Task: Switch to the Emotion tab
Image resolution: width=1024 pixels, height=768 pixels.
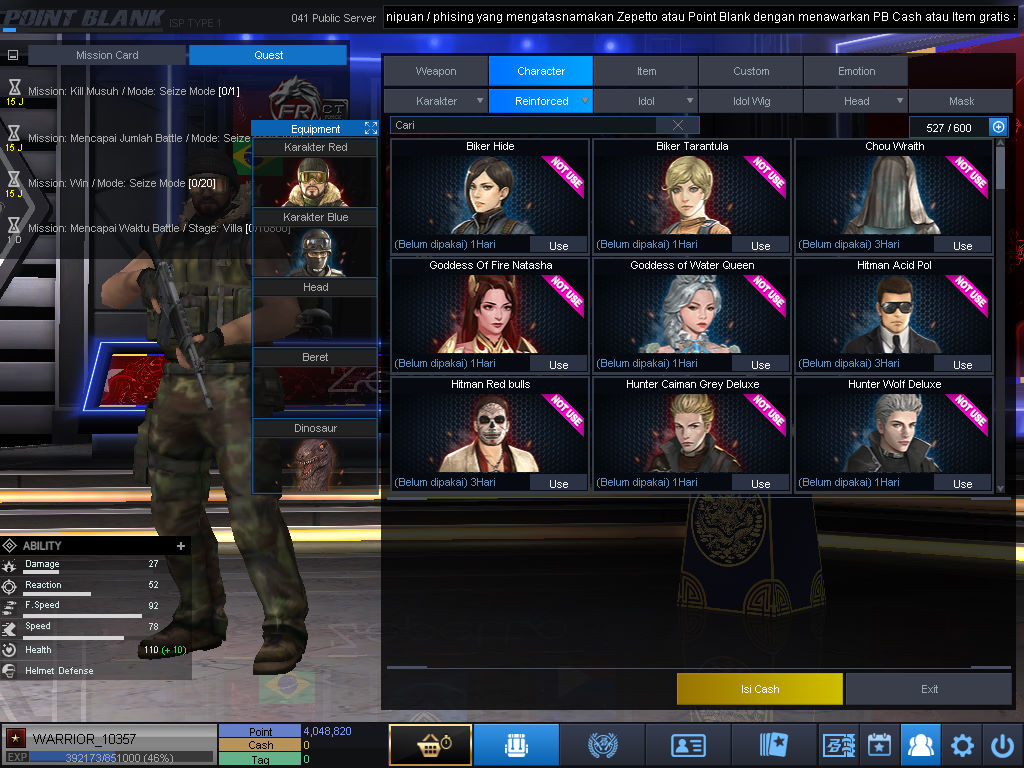Action: pyautogui.click(x=856, y=71)
